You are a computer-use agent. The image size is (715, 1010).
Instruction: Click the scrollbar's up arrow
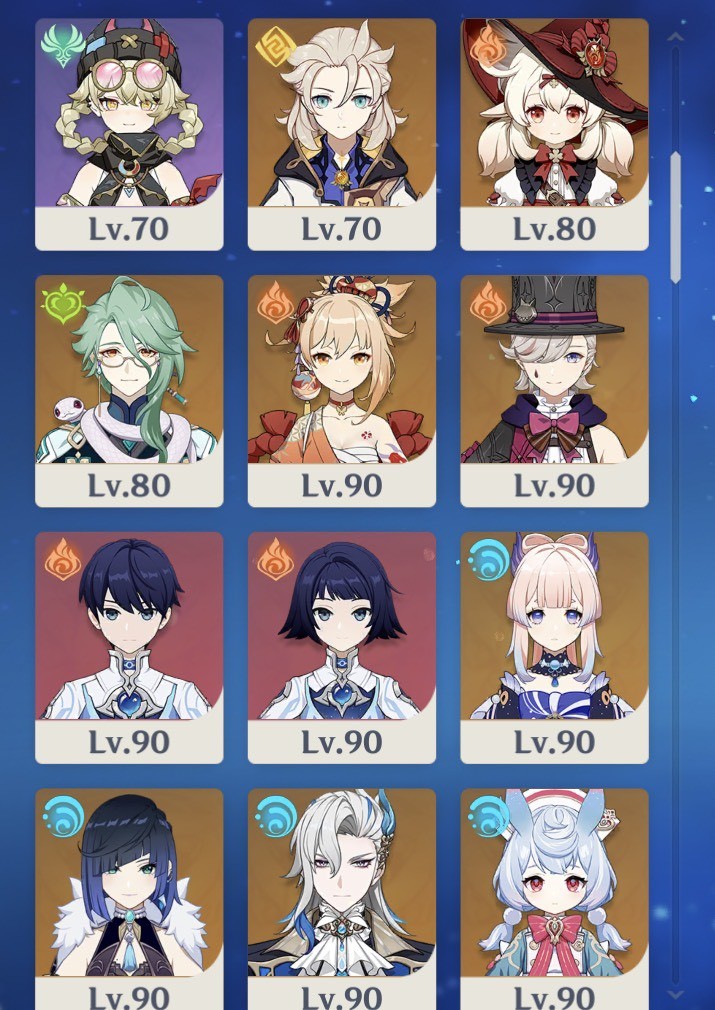click(676, 38)
